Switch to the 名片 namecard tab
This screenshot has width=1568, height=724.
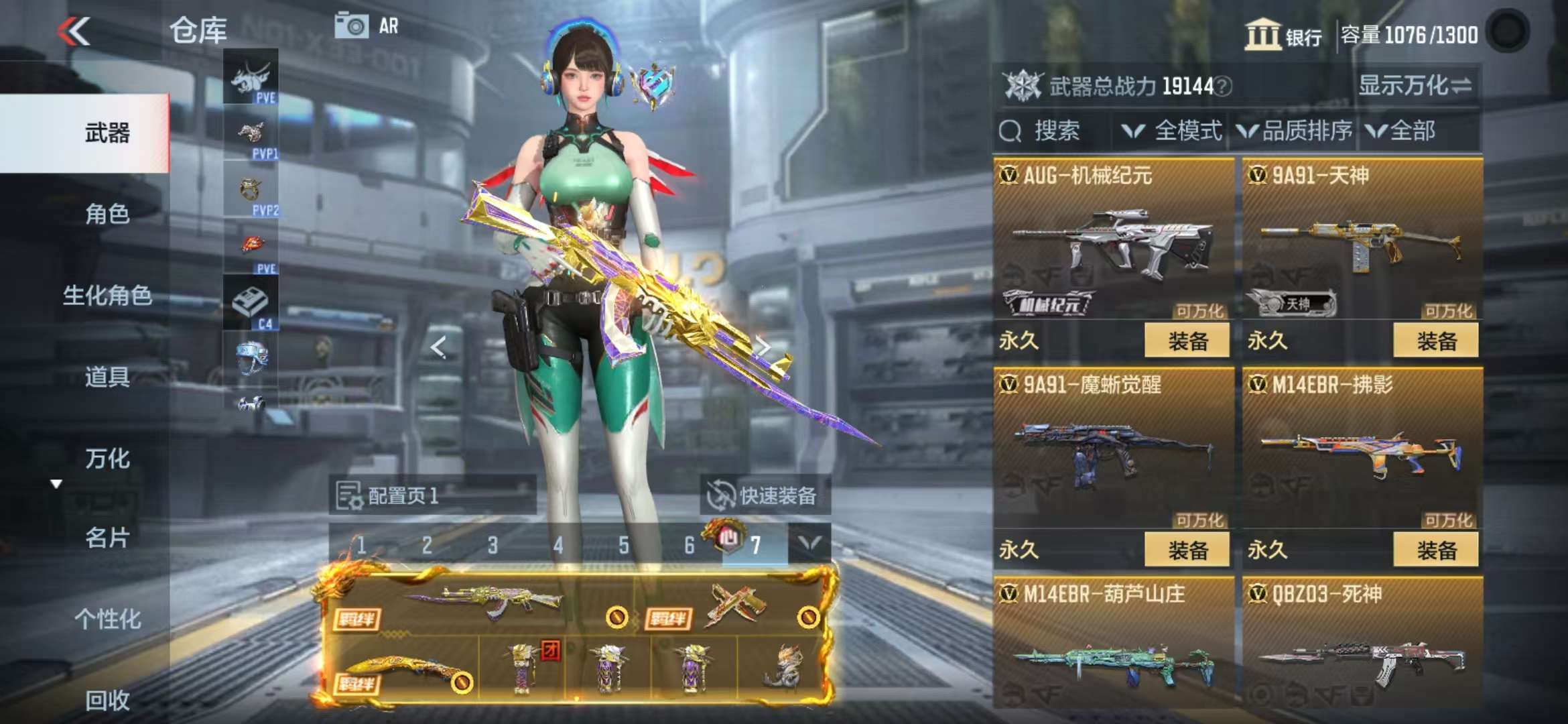(x=107, y=538)
